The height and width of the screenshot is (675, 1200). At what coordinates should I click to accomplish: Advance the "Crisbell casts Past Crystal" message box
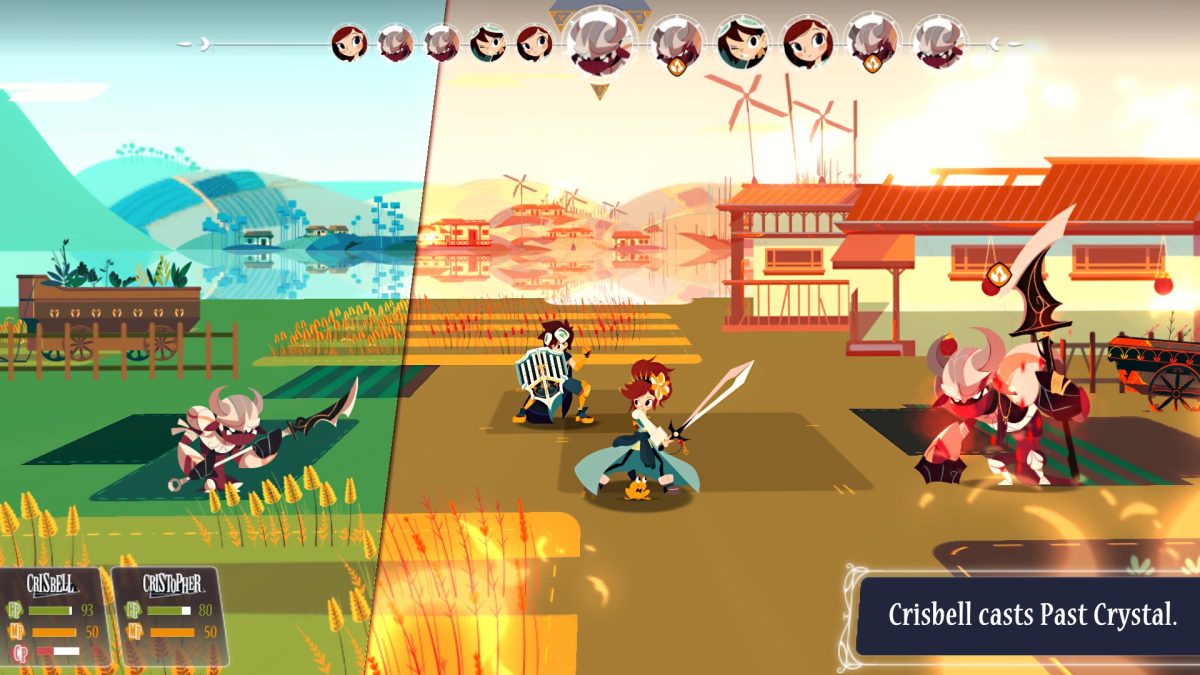tap(1031, 615)
